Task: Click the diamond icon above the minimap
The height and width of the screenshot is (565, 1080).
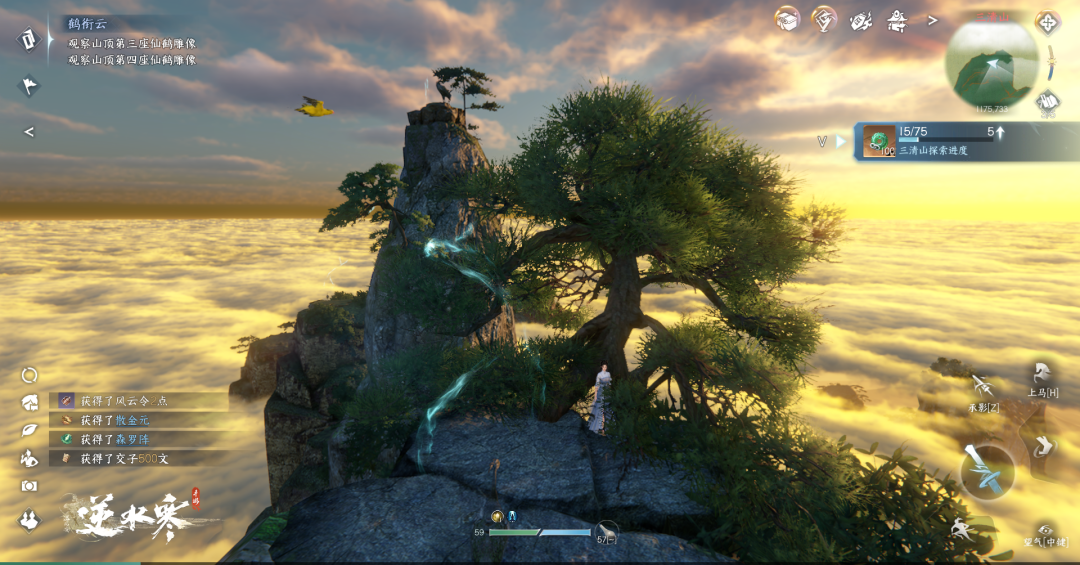Action: click(1047, 22)
